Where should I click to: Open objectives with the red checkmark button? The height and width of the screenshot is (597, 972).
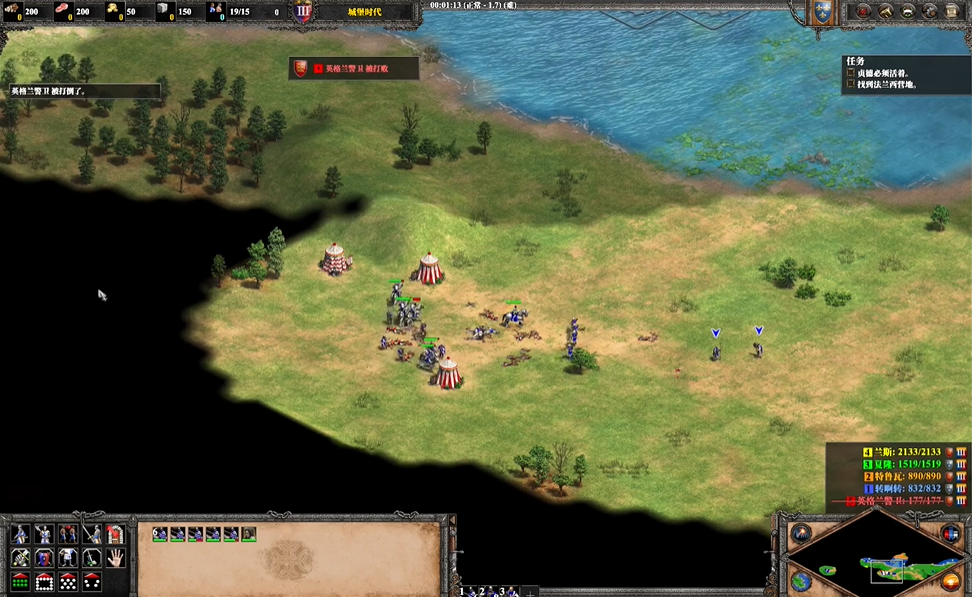(863, 11)
